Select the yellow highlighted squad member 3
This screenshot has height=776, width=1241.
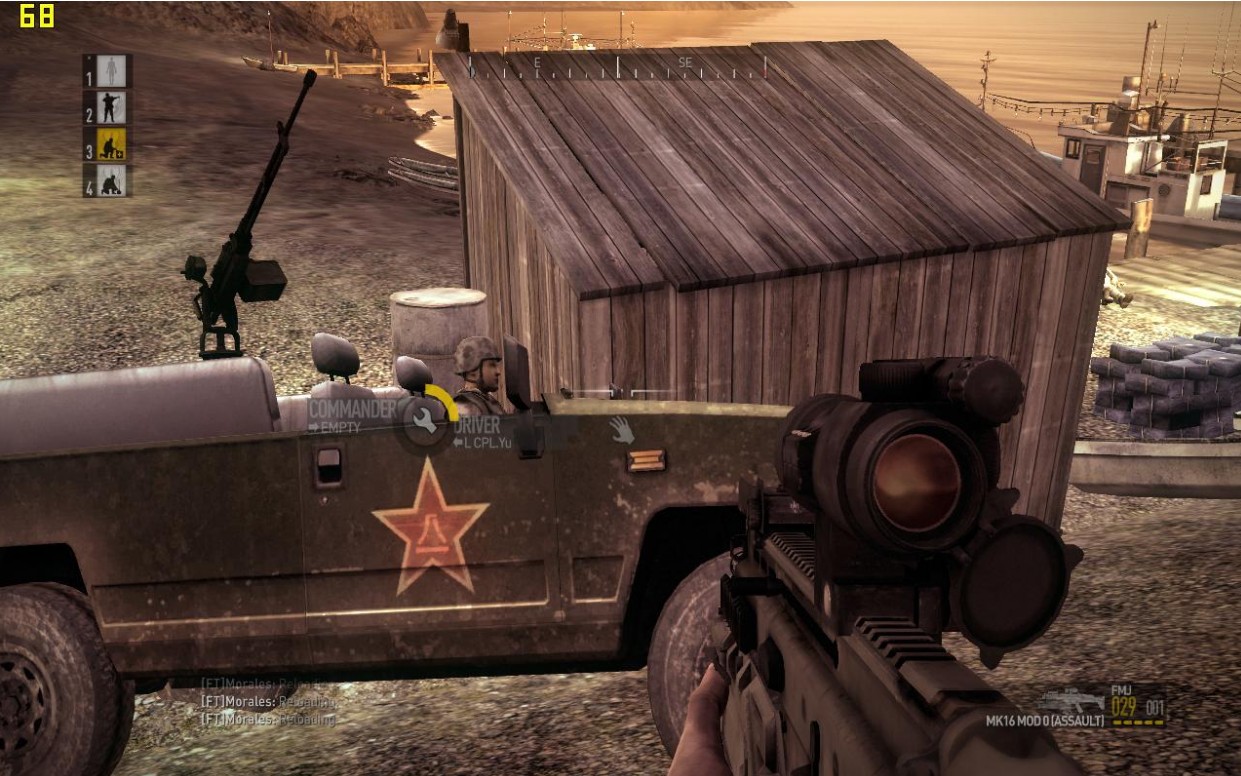click(111, 144)
